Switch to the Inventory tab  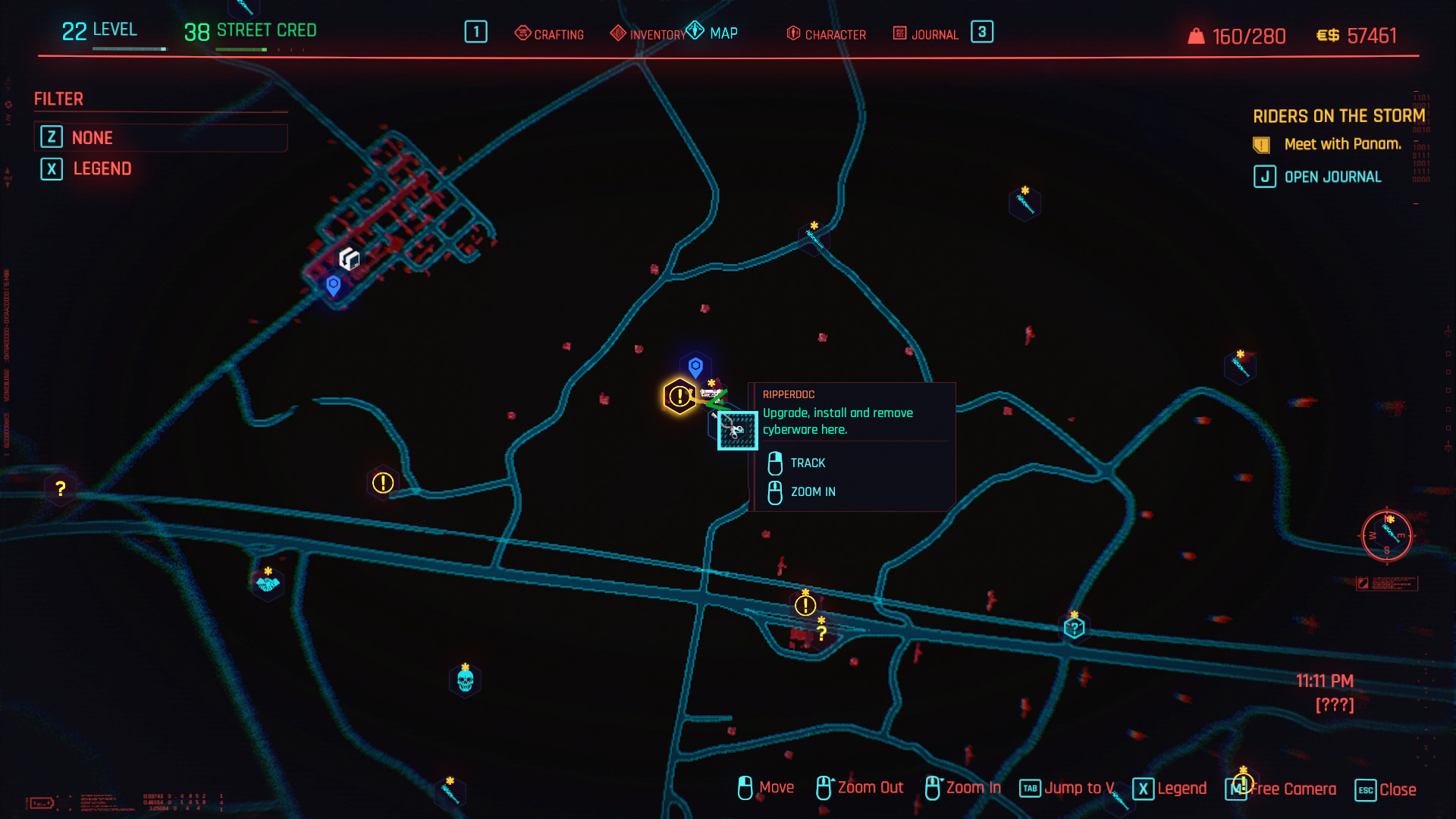(x=648, y=34)
